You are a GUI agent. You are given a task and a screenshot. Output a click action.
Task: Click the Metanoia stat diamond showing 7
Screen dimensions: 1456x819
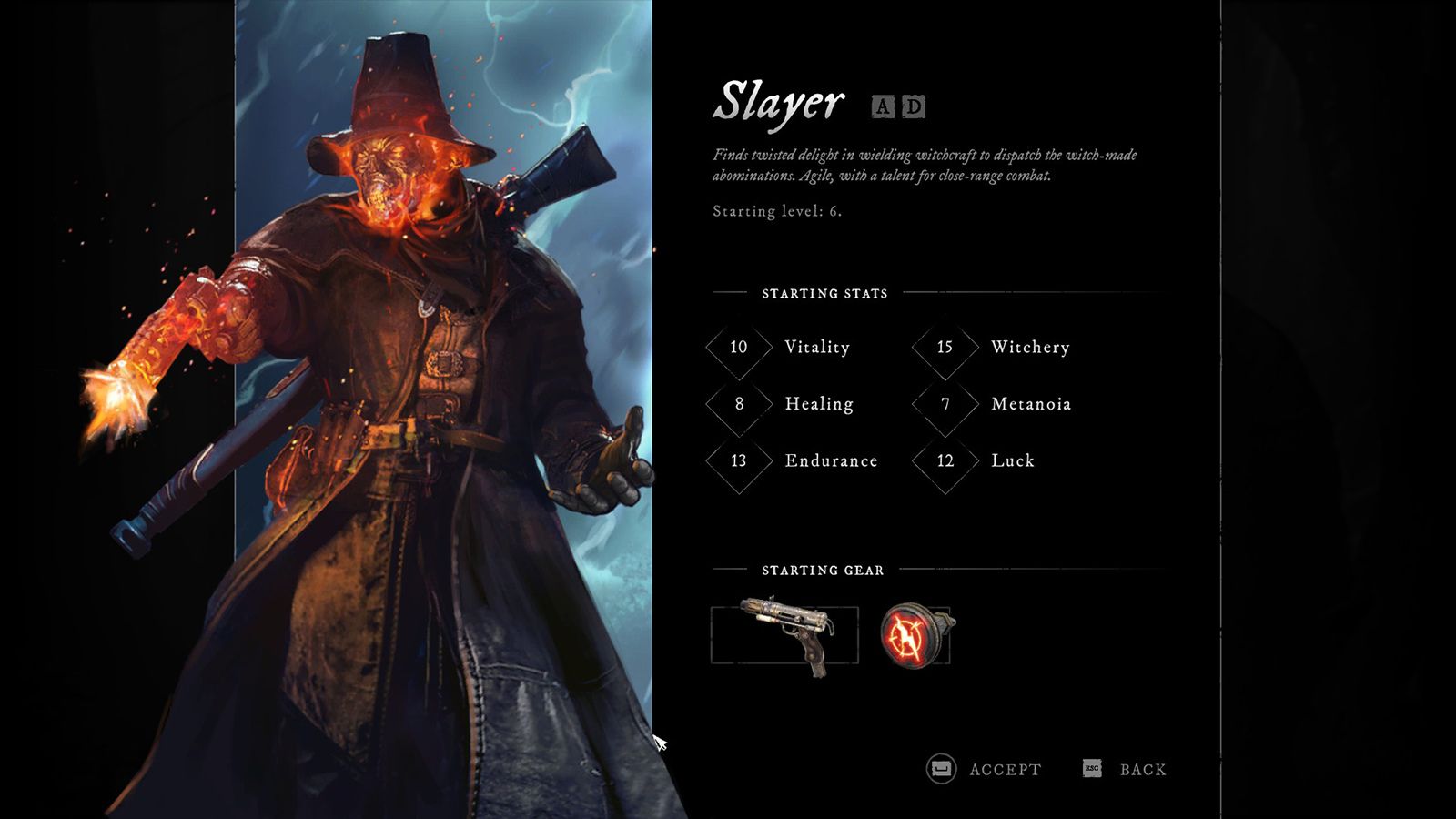[x=945, y=404]
